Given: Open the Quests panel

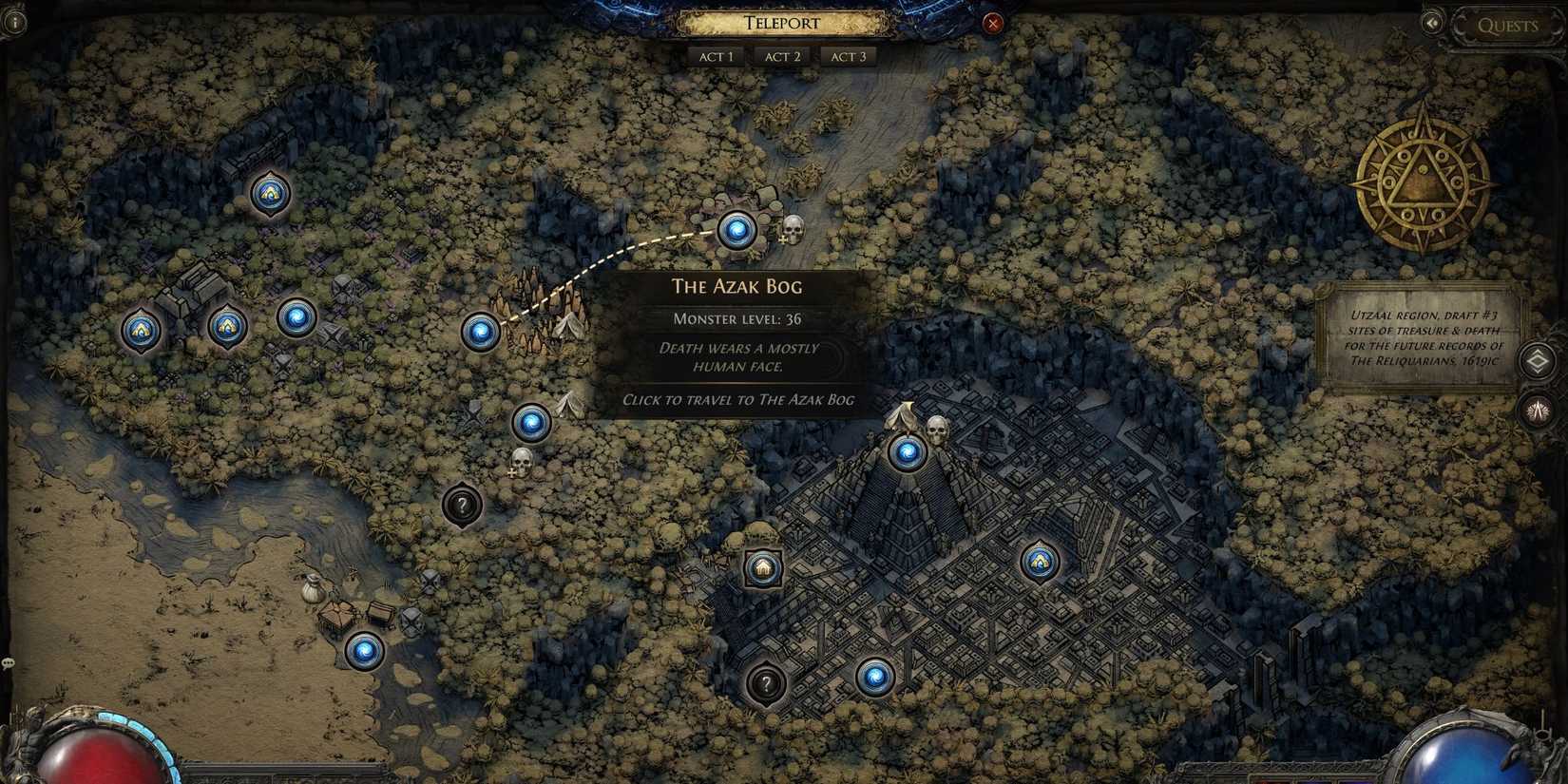Looking at the screenshot, I should point(1510,26).
